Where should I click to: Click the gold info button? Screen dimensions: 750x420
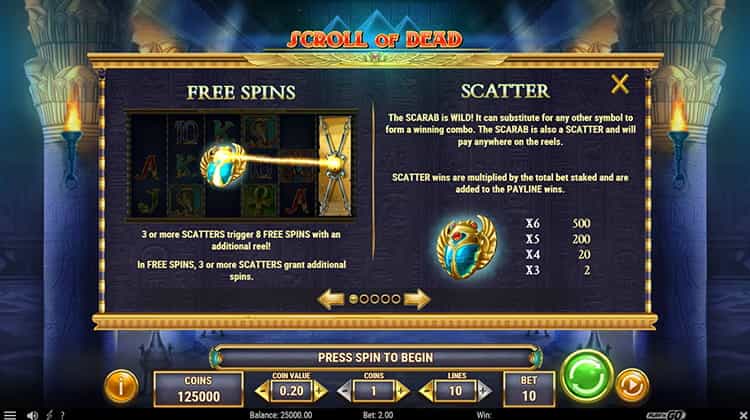pyautogui.click(x=121, y=383)
